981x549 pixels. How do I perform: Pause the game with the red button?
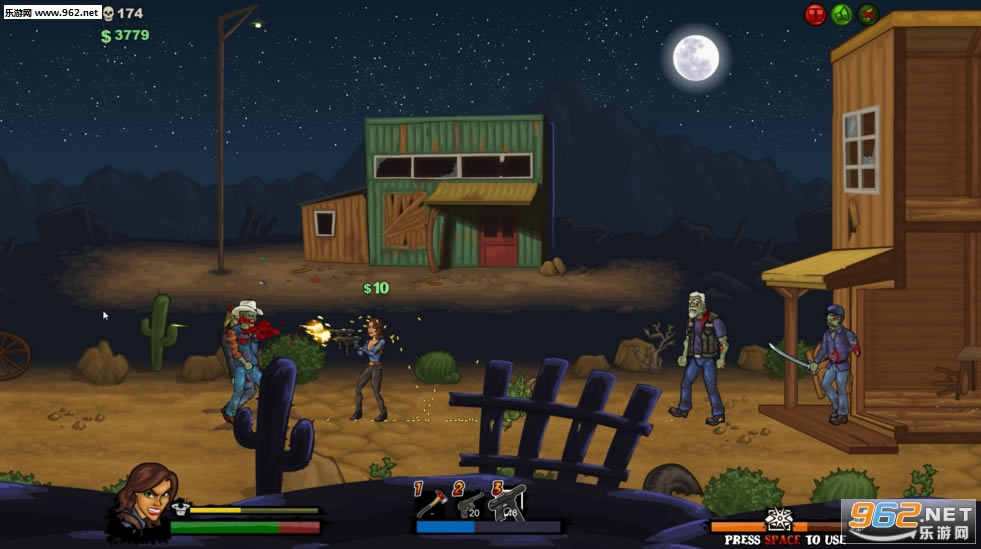click(x=815, y=15)
